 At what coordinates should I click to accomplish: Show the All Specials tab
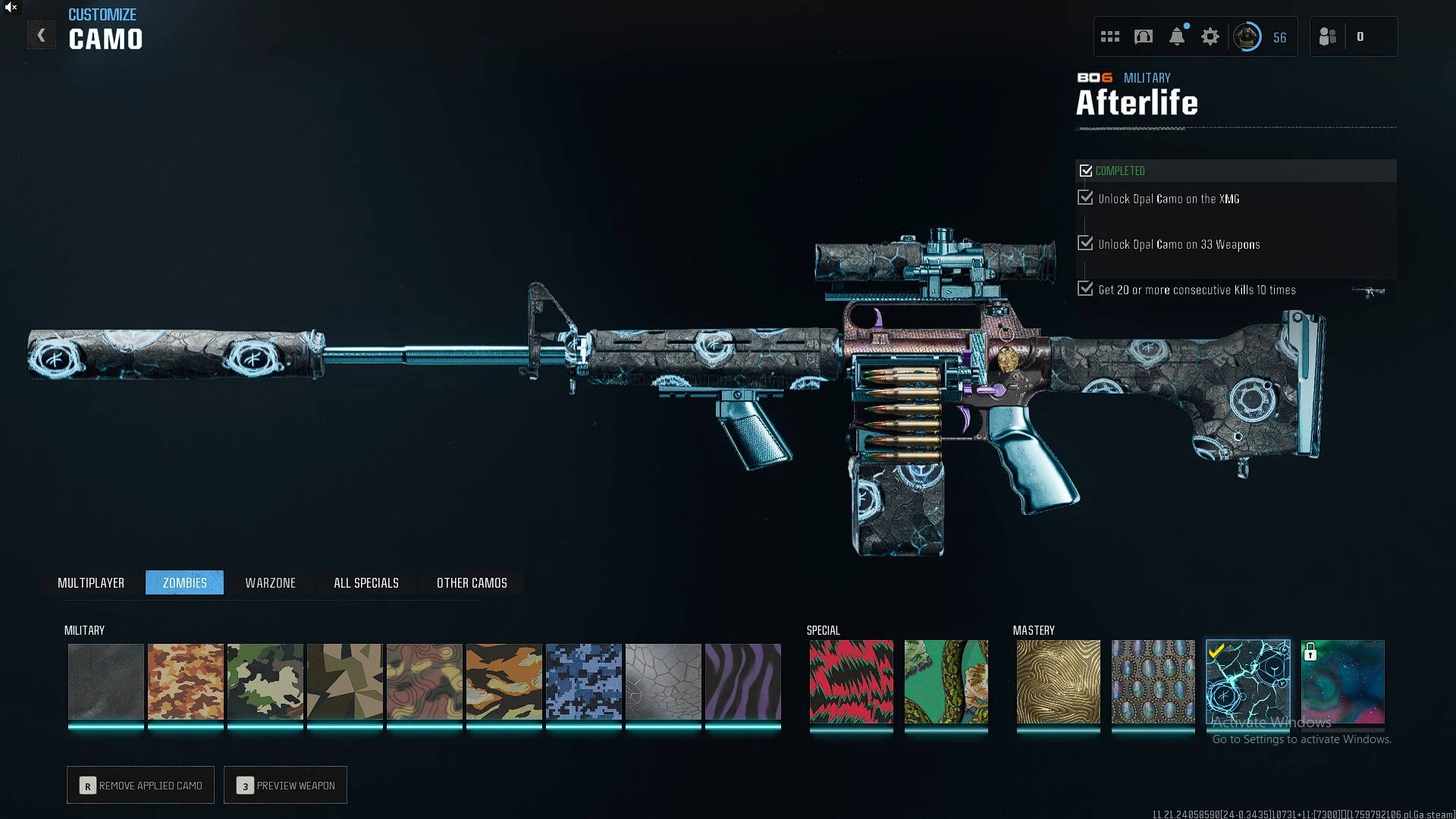(366, 582)
